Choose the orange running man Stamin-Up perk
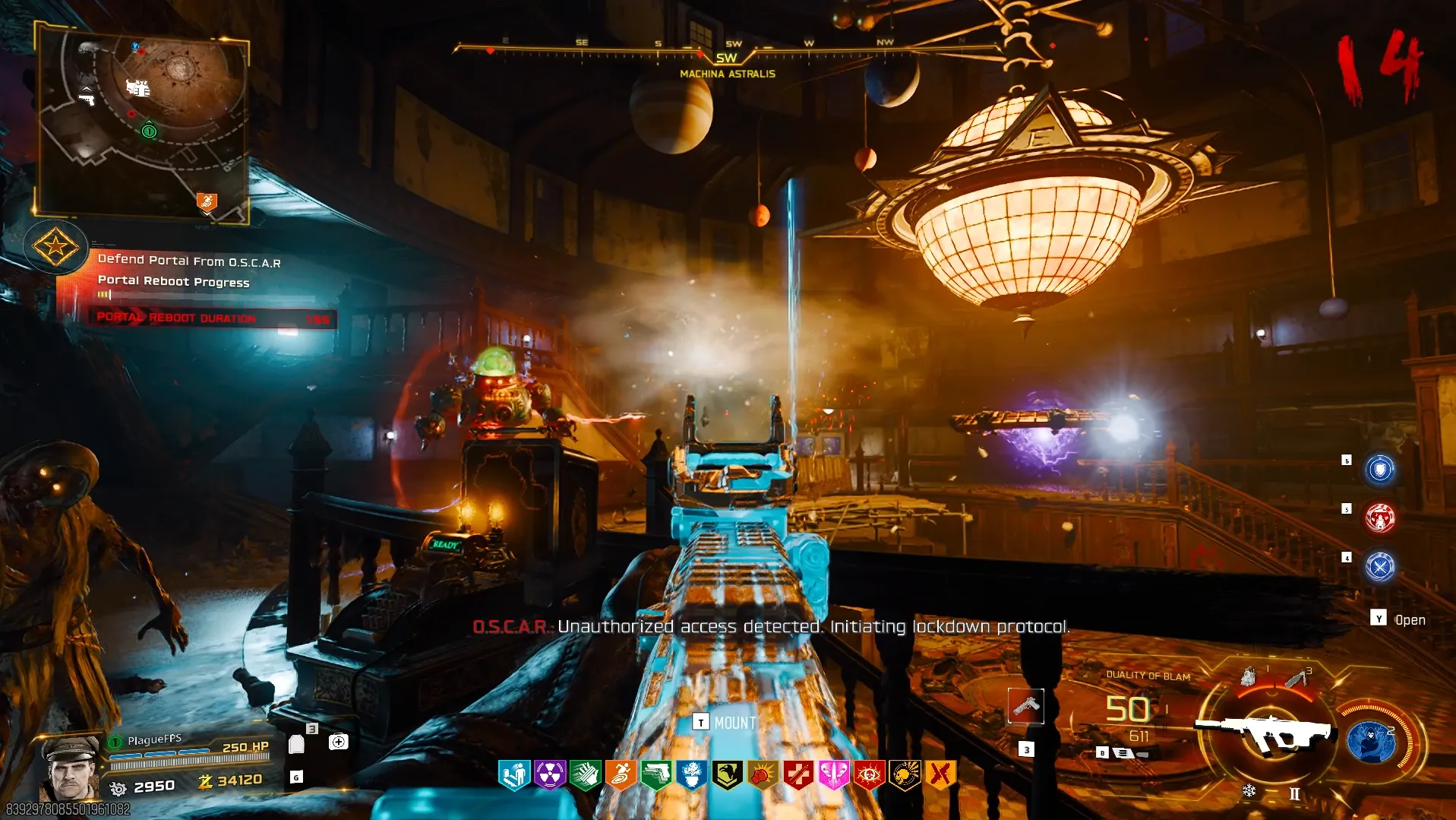 click(621, 775)
